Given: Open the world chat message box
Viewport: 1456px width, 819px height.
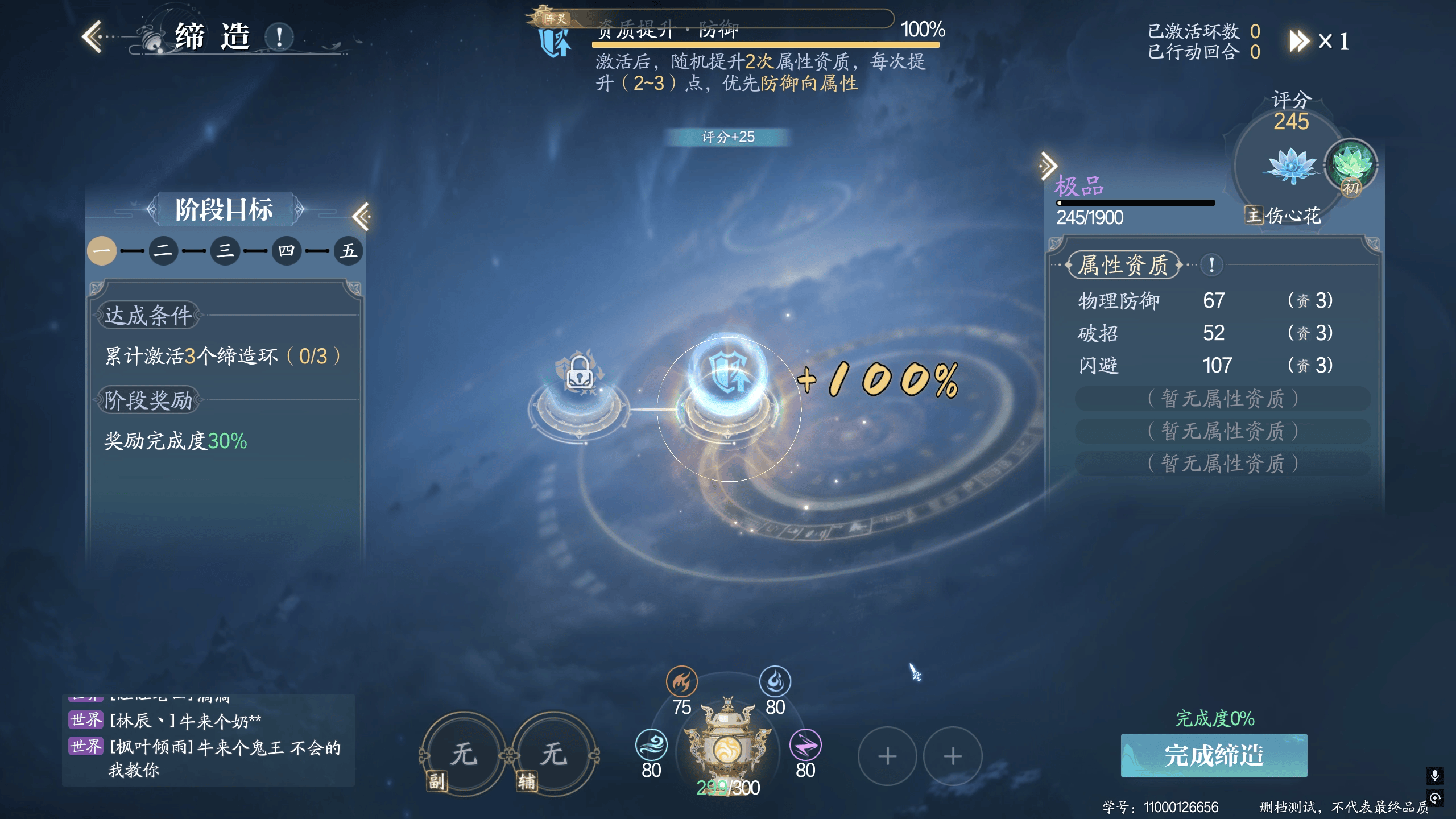Looking at the screenshot, I should point(208,739).
